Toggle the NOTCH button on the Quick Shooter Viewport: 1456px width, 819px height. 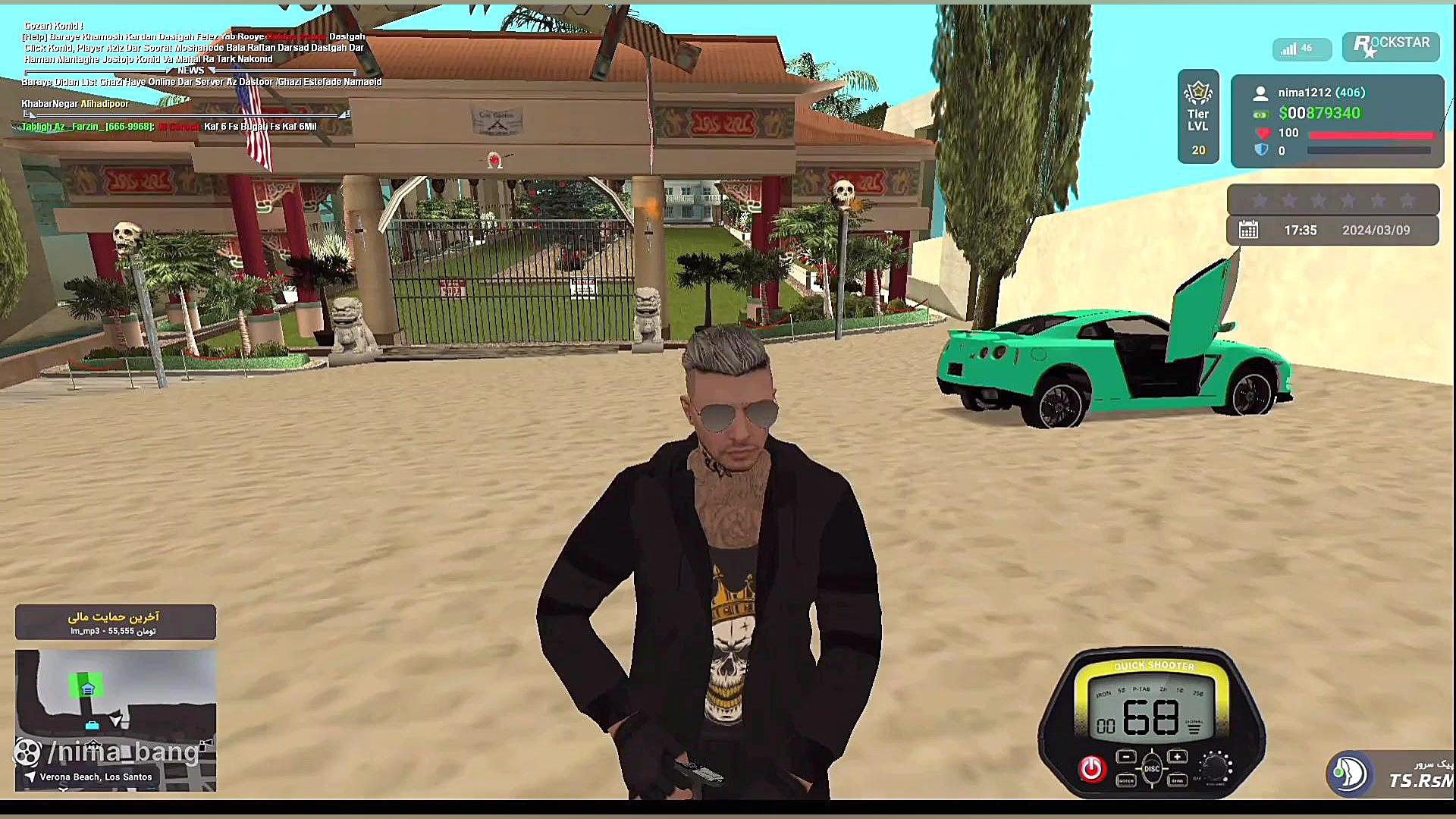coord(1126,781)
